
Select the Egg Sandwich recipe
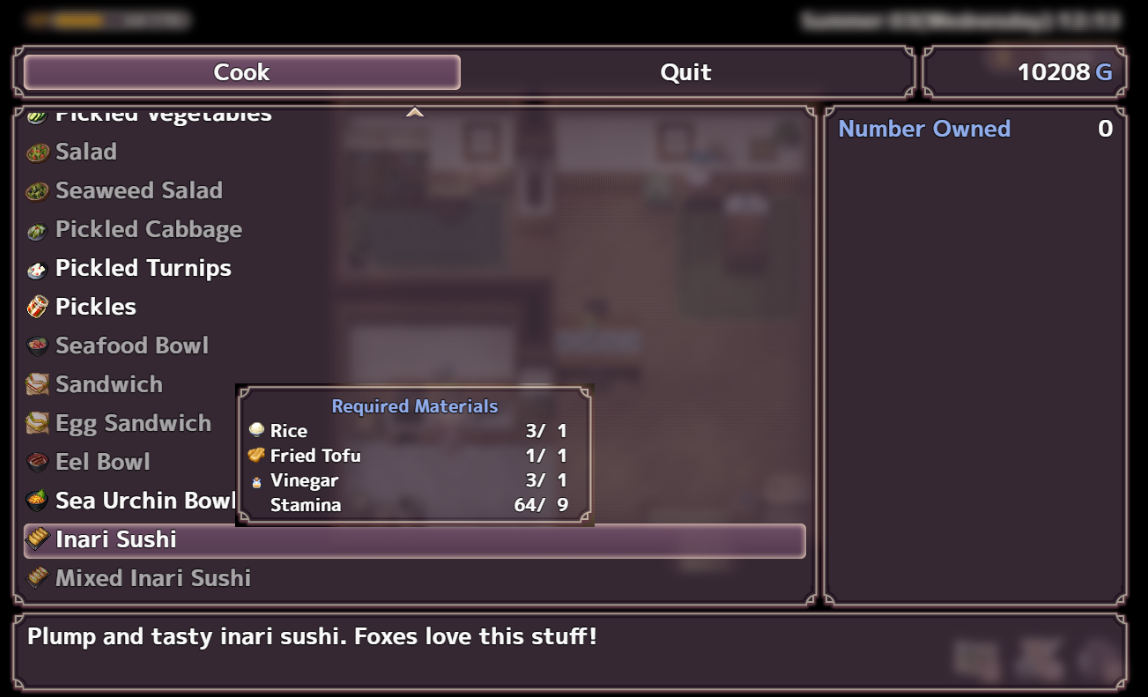[x=133, y=424]
